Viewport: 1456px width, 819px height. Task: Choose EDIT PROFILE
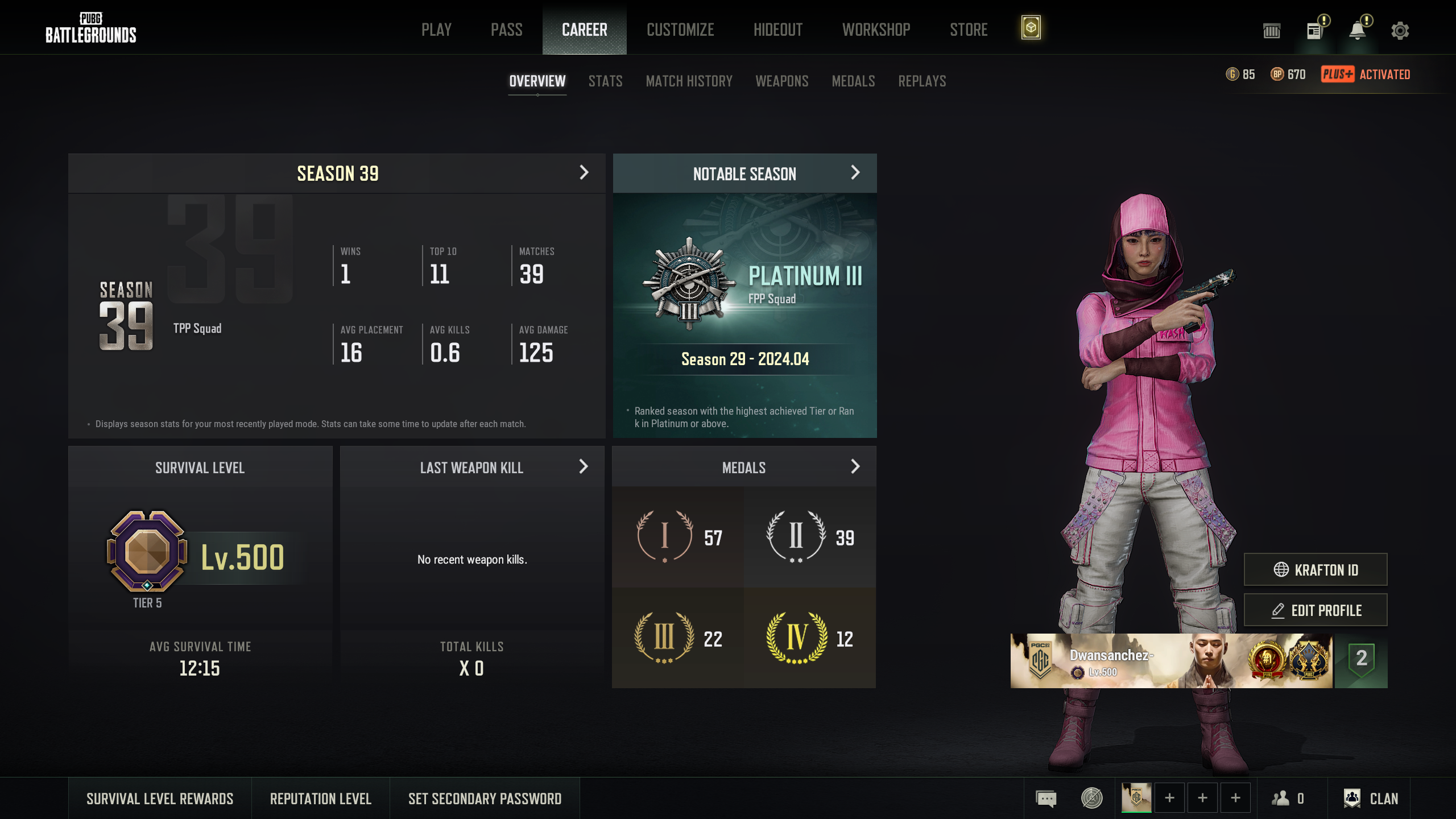point(1315,610)
